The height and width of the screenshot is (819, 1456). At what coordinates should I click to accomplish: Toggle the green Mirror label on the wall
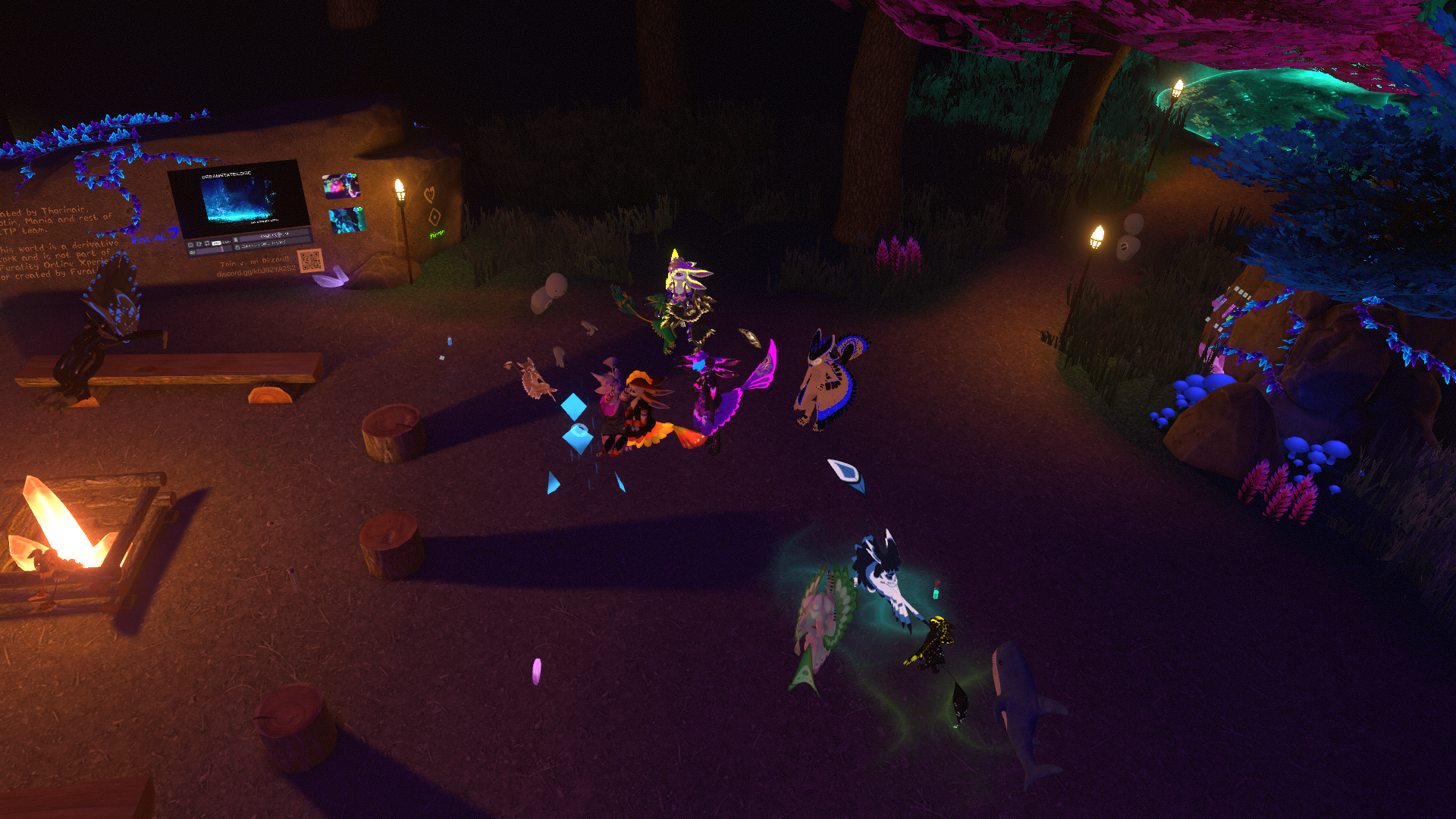[x=437, y=235]
